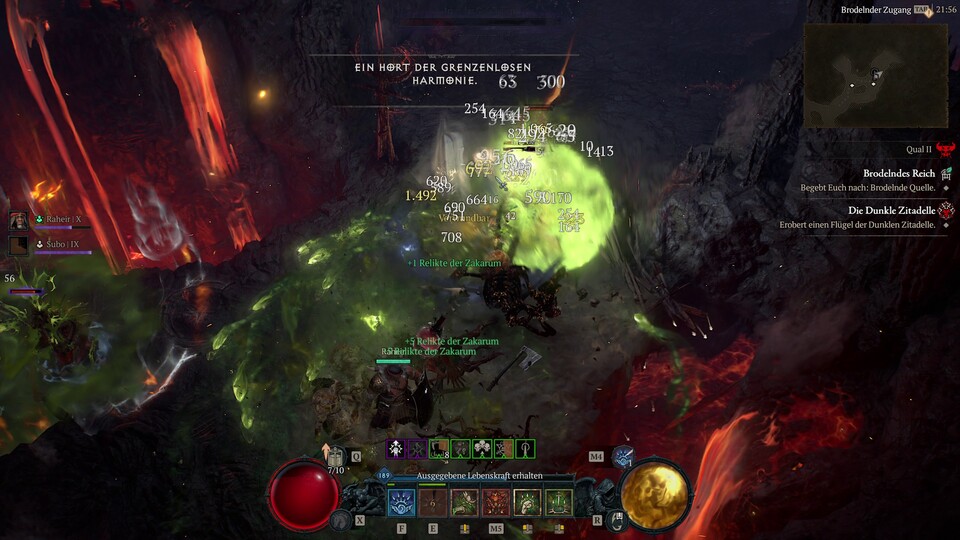Click the blue skill icon above resource orb

coord(624,457)
